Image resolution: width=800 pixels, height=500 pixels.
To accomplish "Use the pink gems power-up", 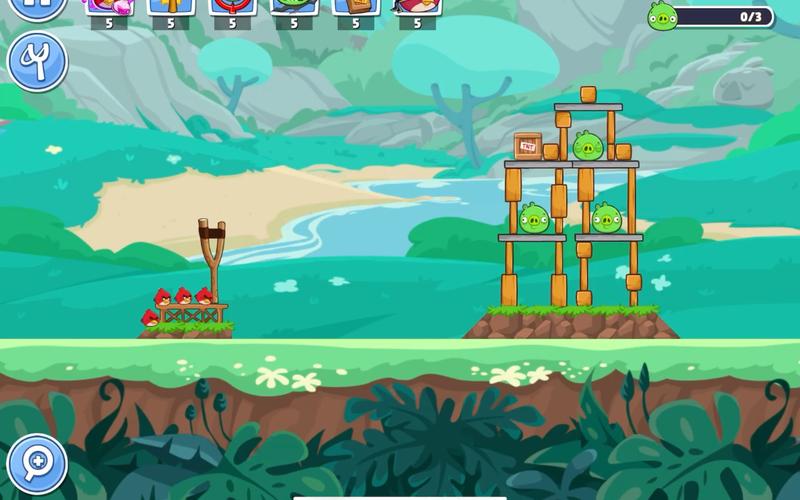I will [x=108, y=6].
